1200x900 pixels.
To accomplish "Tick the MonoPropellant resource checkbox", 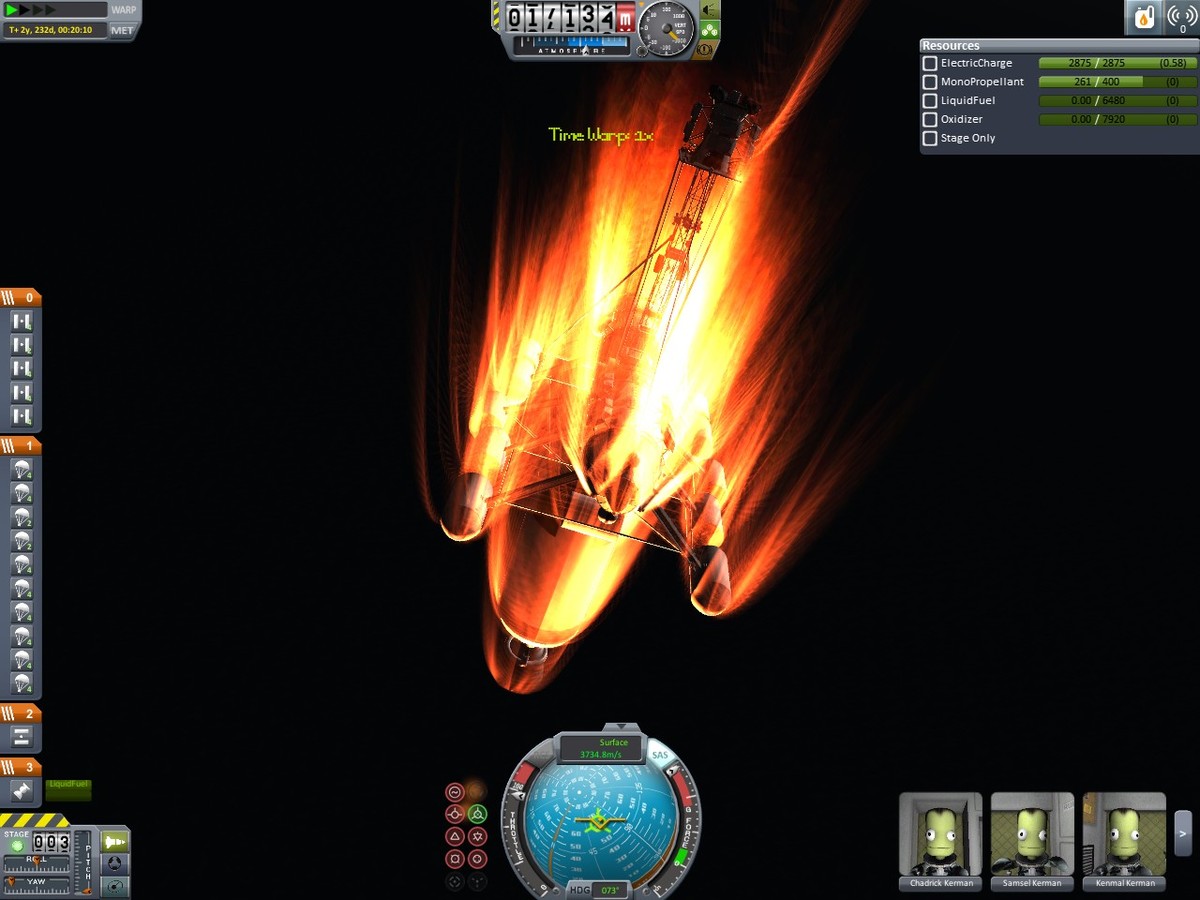I will (930, 82).
